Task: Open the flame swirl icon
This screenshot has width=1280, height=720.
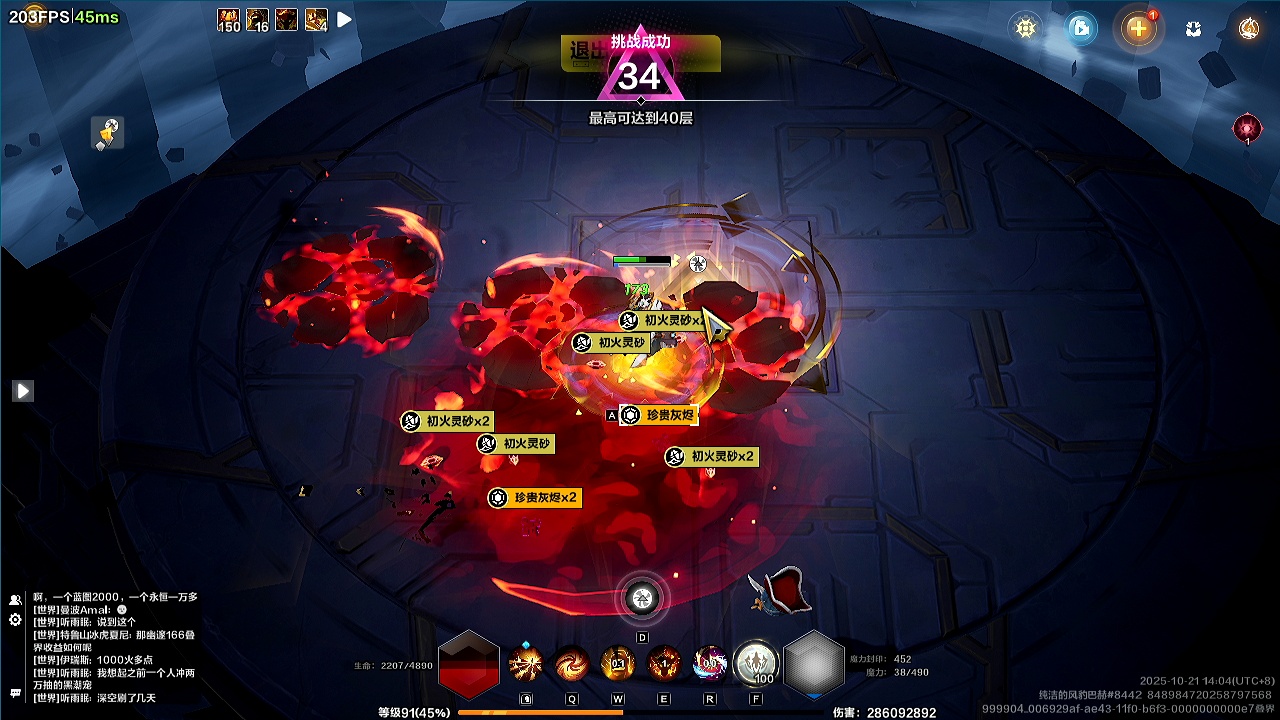Action: click(1248, 28)
